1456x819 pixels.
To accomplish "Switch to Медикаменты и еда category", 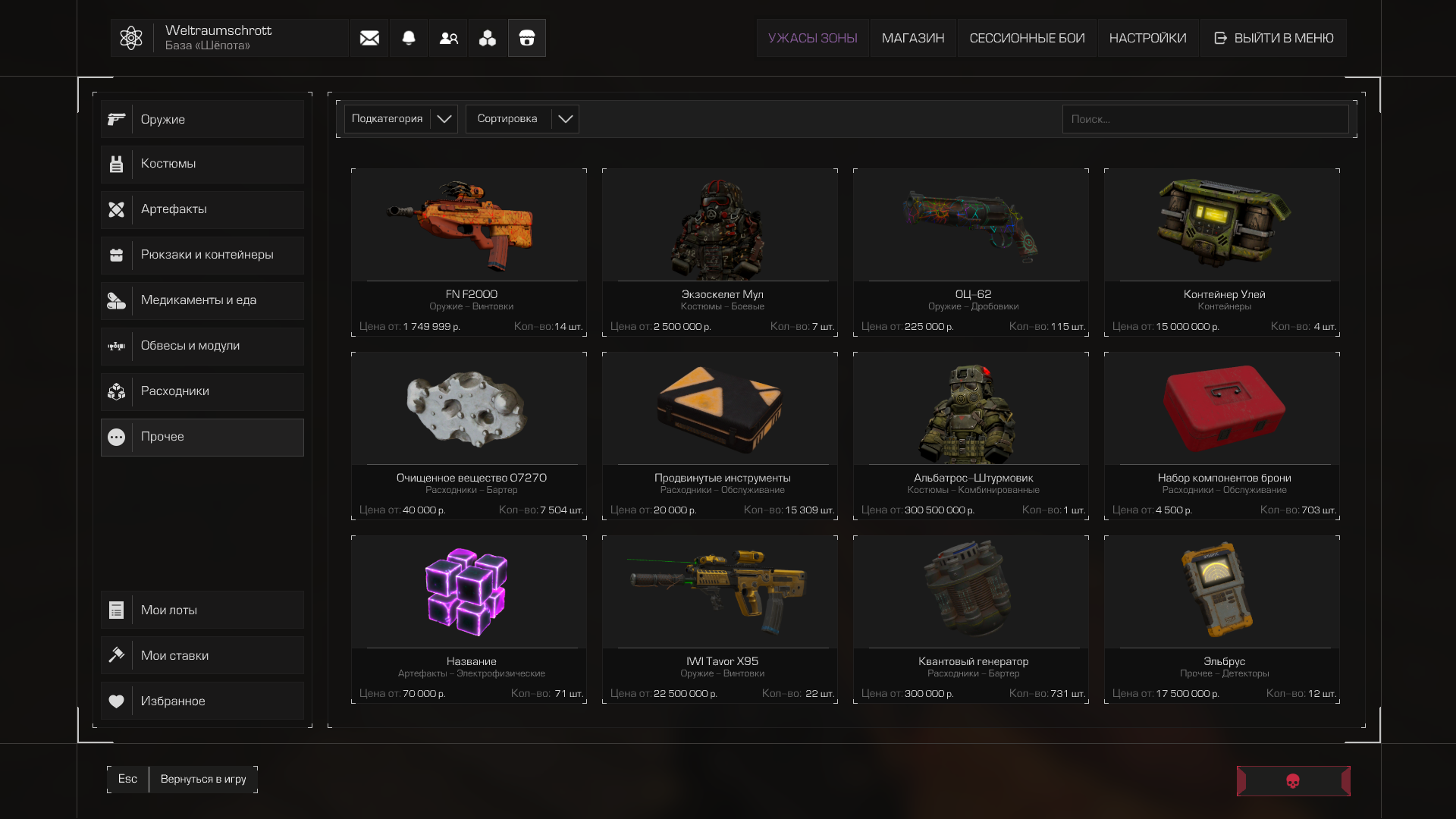I will (202, 300).
